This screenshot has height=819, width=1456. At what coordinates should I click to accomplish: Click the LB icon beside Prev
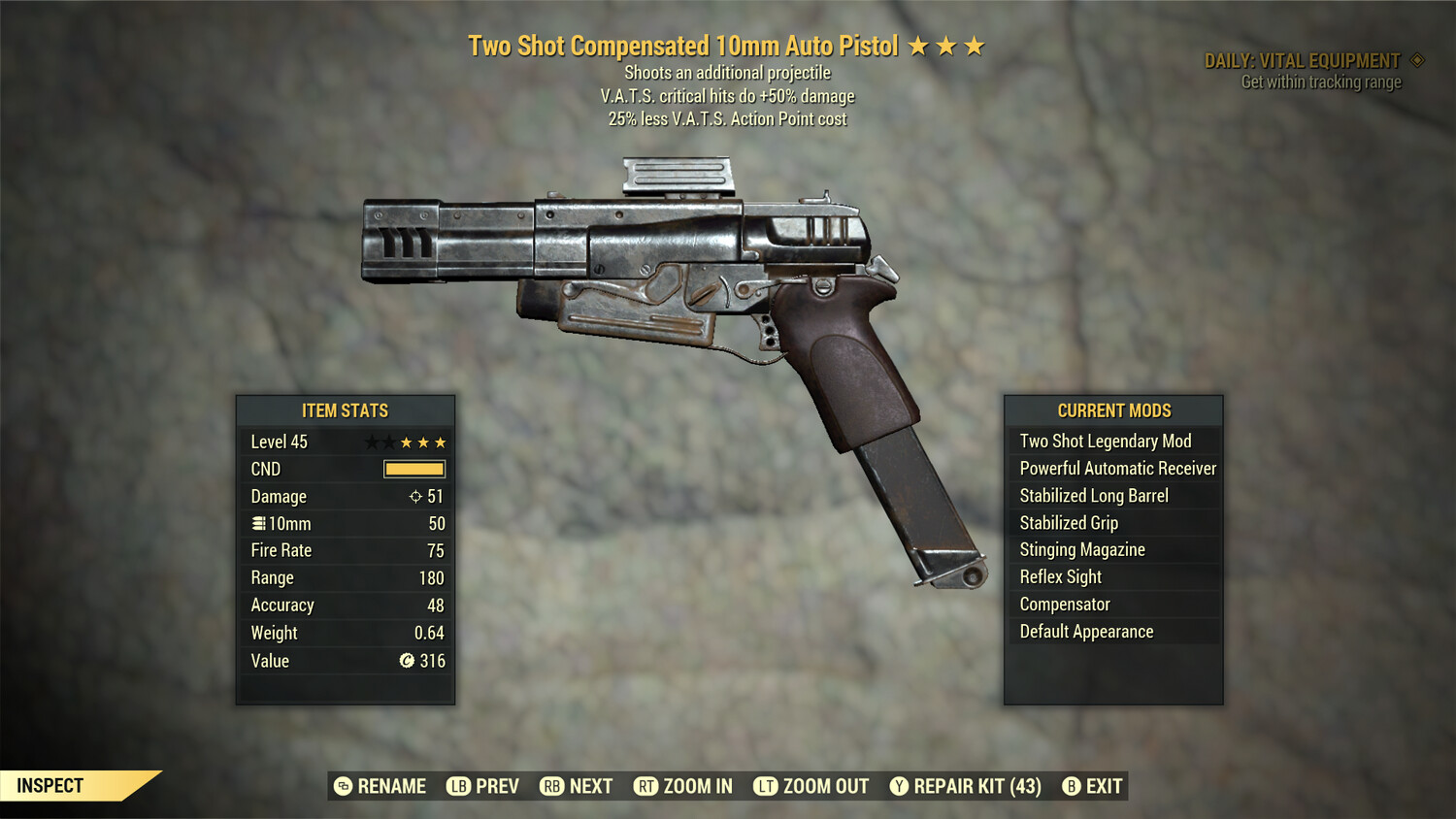pos(456,786)
